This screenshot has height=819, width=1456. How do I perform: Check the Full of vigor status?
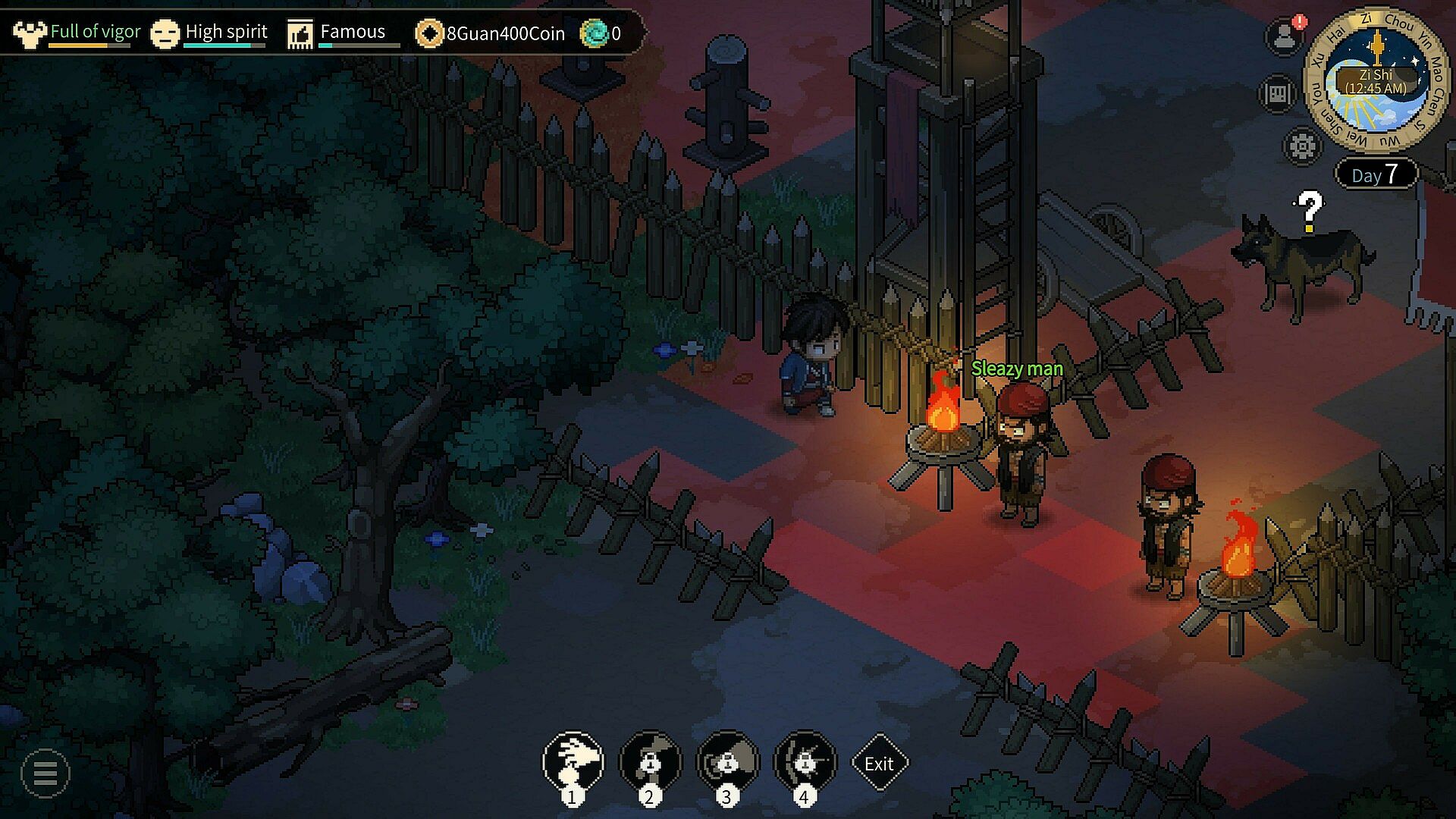coord(77,33)
